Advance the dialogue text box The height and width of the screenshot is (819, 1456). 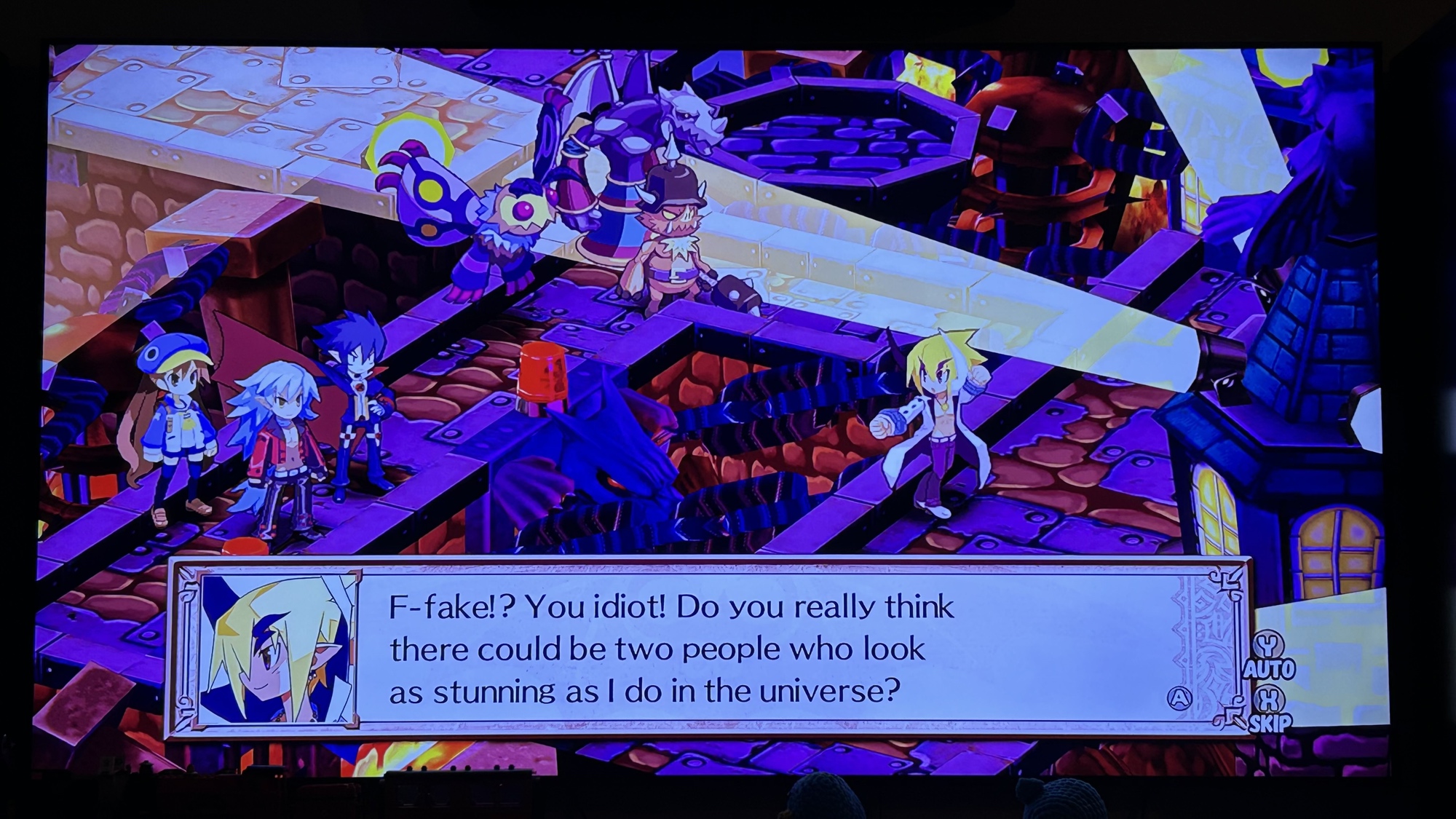(1179, 698)
